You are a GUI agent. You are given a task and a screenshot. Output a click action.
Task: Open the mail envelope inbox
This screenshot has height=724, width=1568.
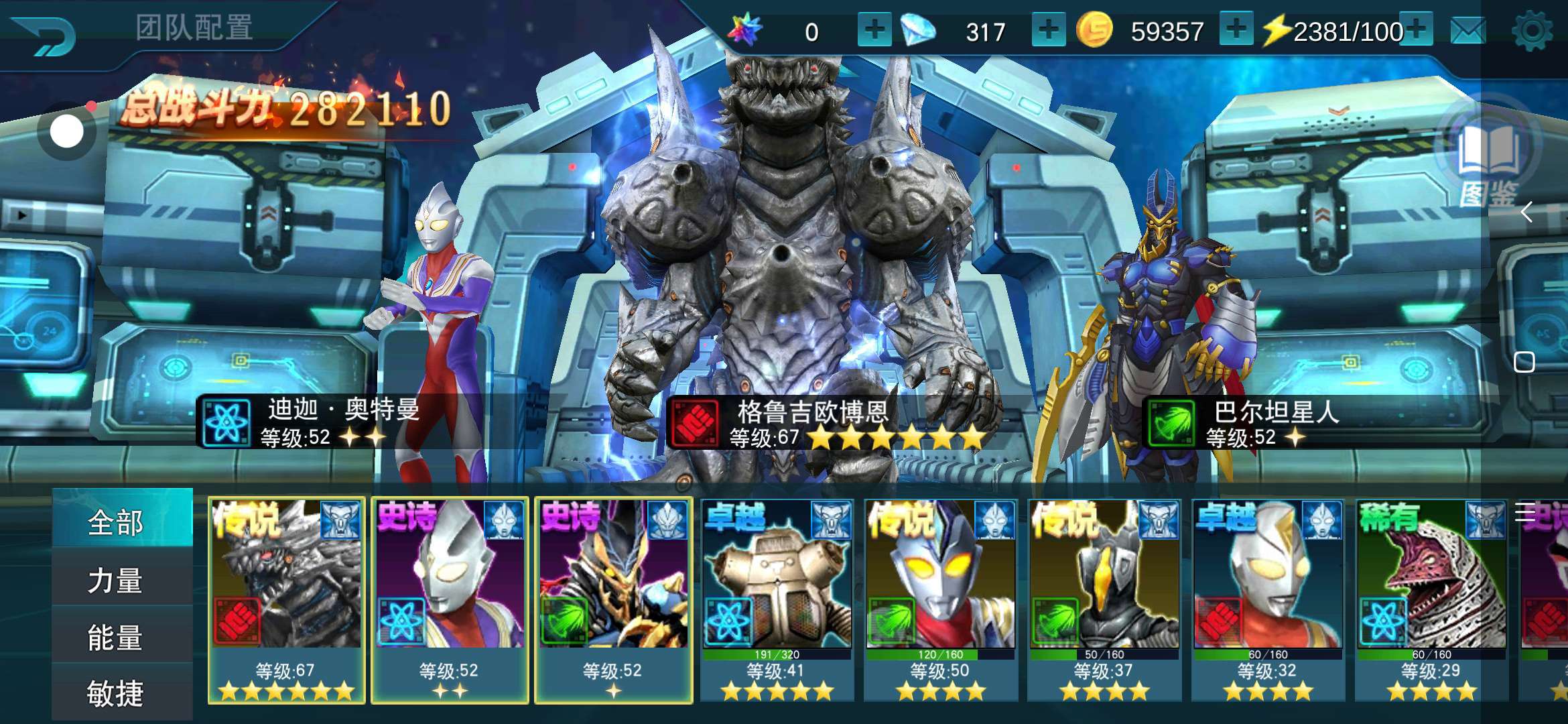coord(1467,32)
